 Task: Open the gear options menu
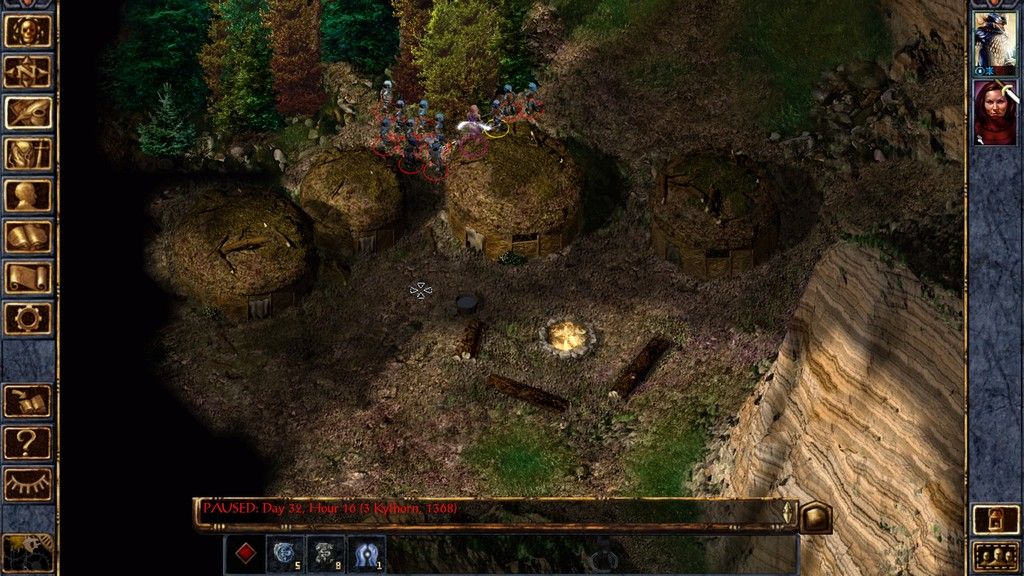point(28,318)
